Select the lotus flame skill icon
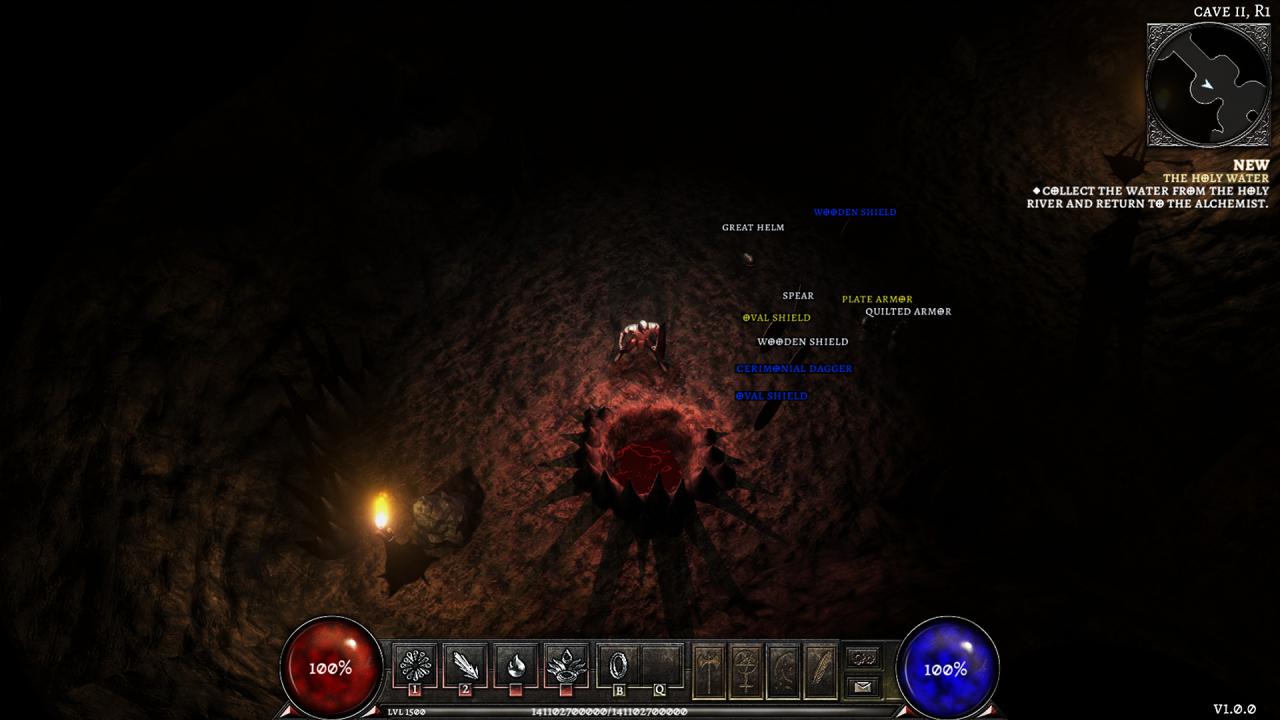 567,664
